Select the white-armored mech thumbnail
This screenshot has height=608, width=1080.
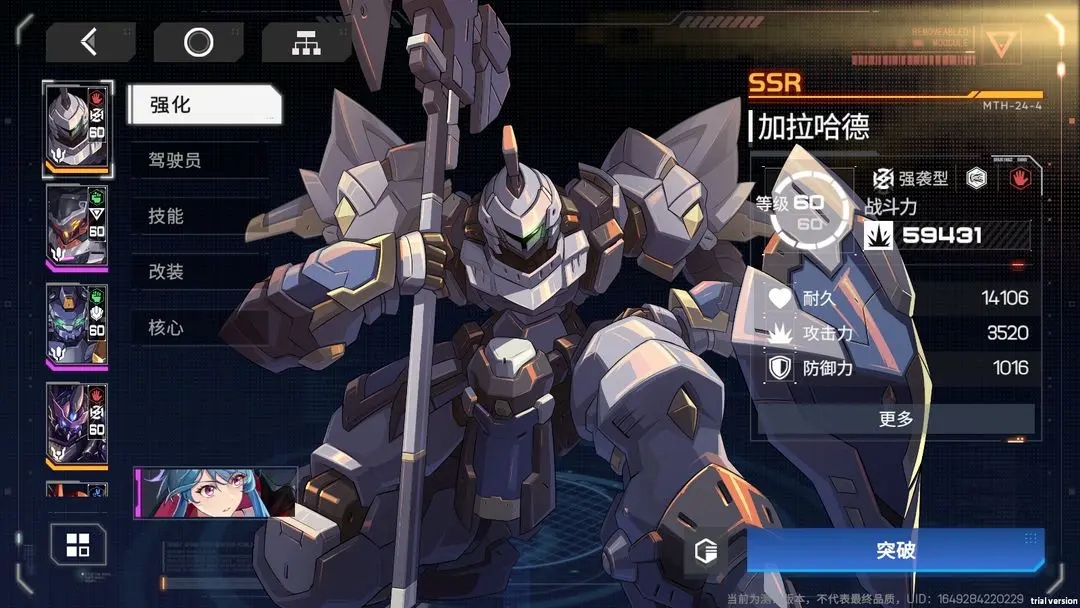coord(77,130)
